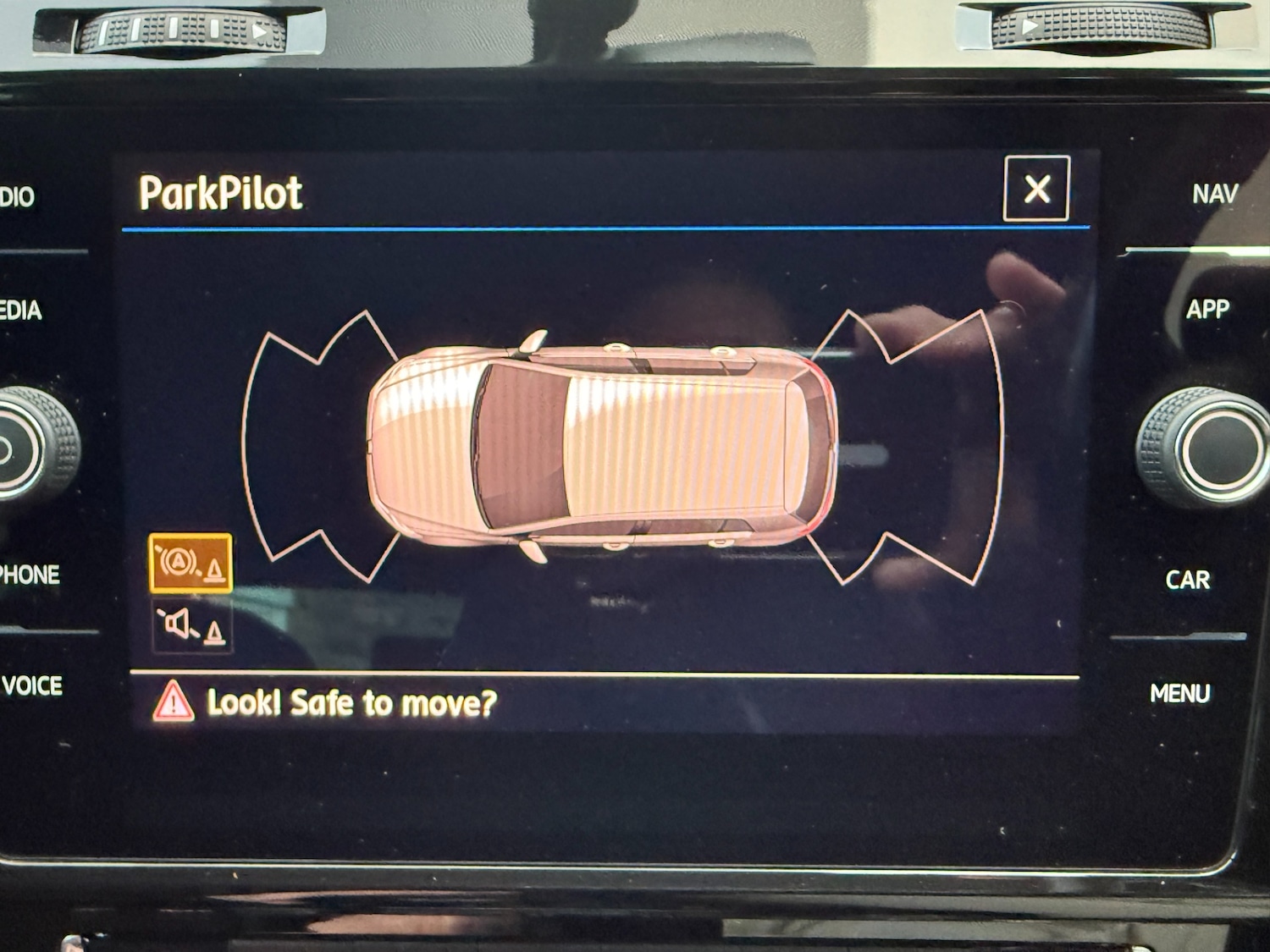
Task: Open the MEDIA menu
Action: [x=21, y=311]
